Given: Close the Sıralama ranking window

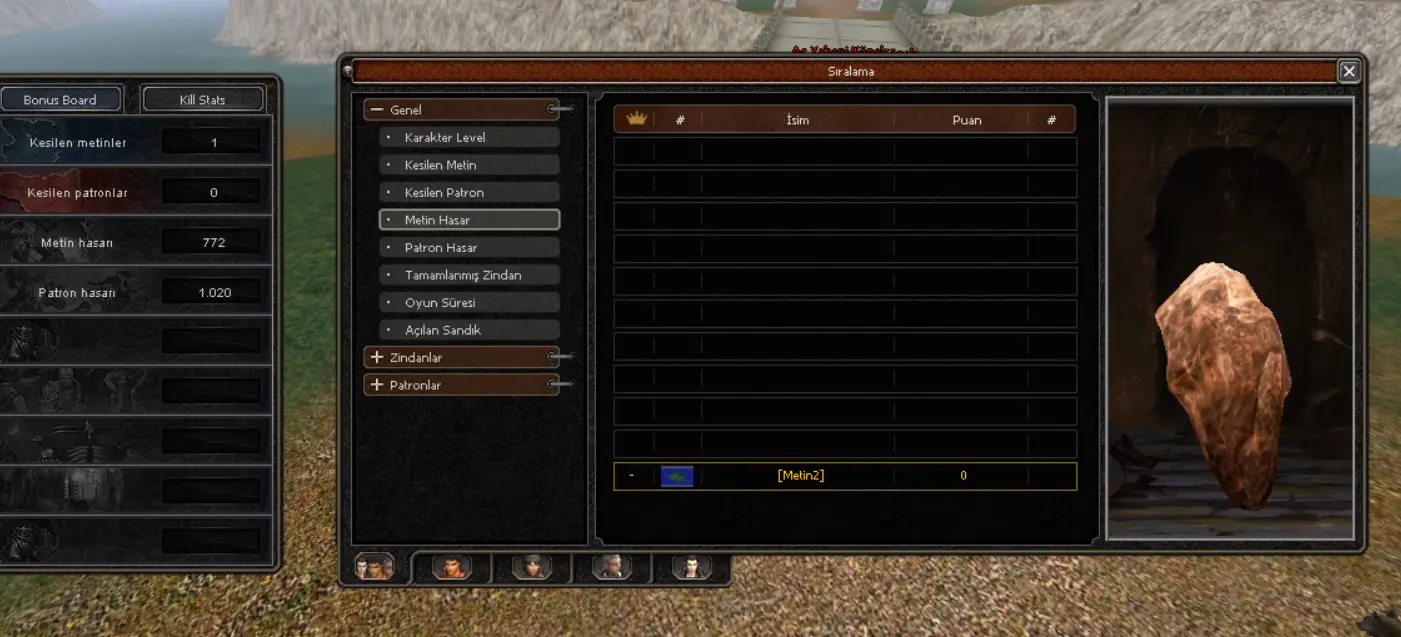Looking at the screenshot, I should pos(1349,71).
